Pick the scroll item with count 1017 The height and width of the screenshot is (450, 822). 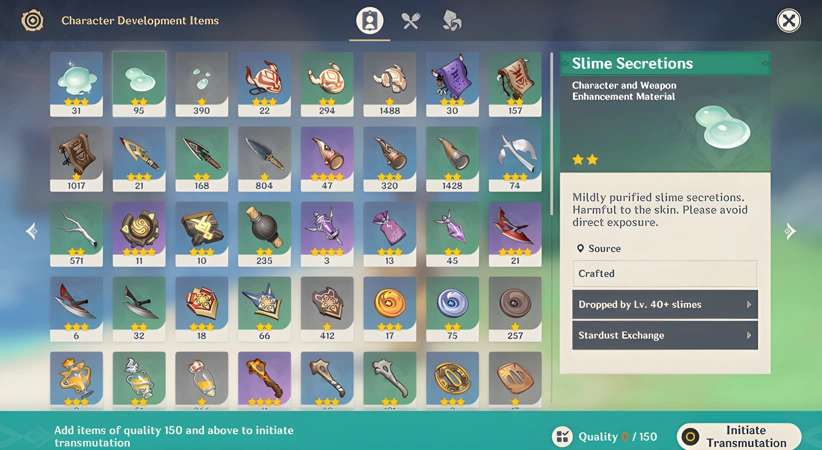pyautogui.click(x=76, y=158)
